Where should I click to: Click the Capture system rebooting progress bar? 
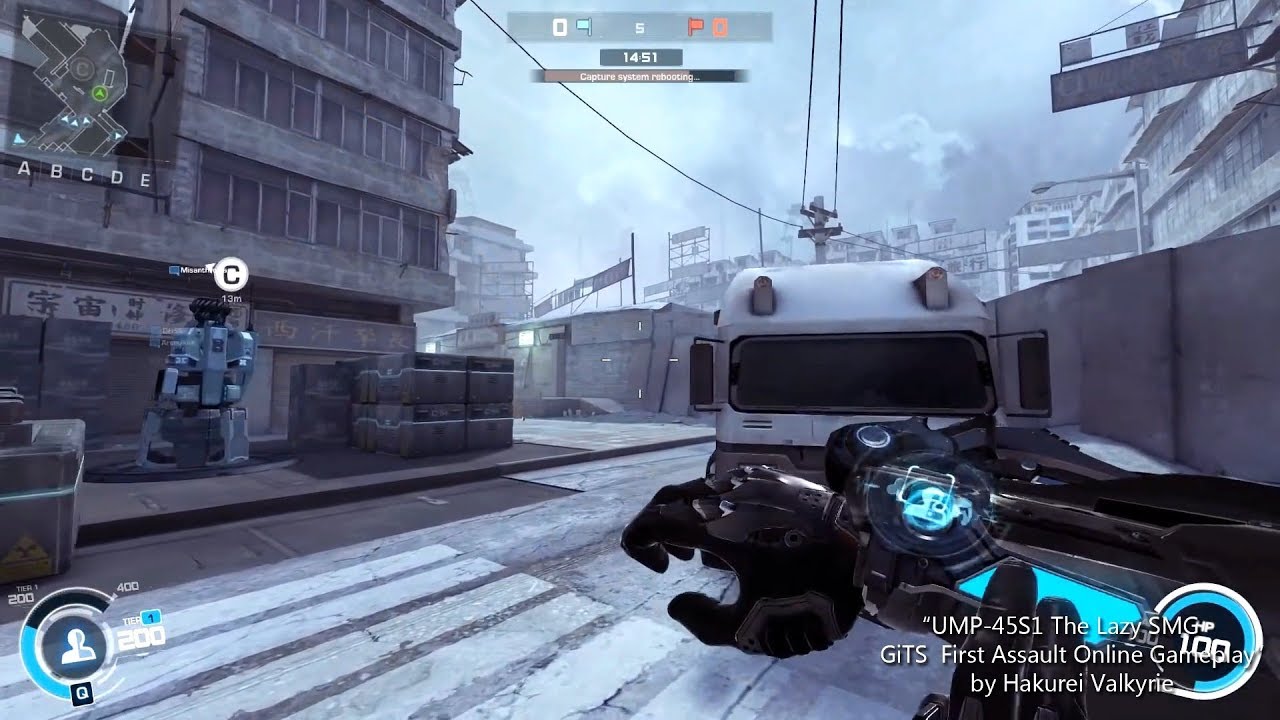[x=640, y=75]
